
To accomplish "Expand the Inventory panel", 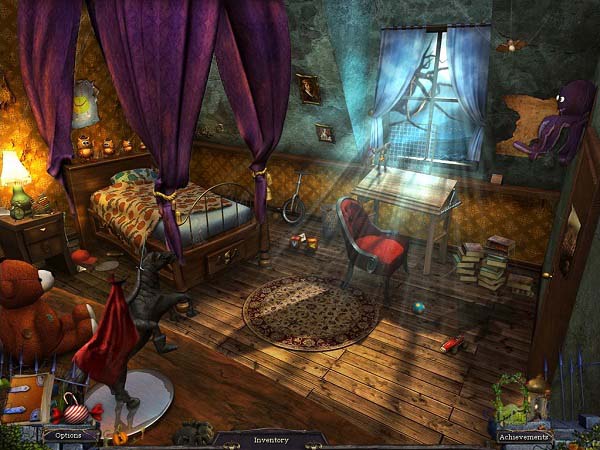I will (x=270, y=439).
